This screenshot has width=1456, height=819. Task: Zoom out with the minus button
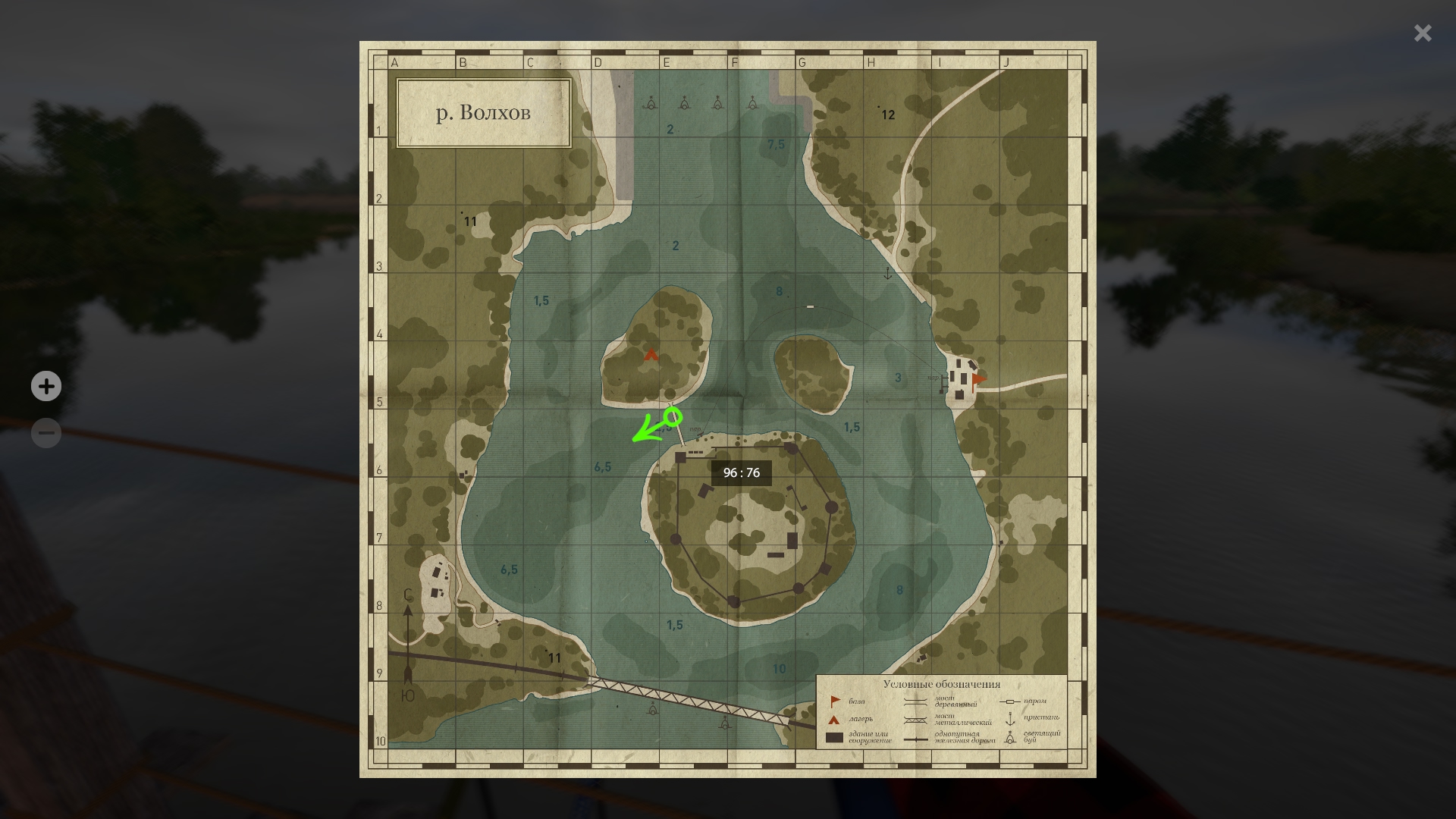click(46, 433)
